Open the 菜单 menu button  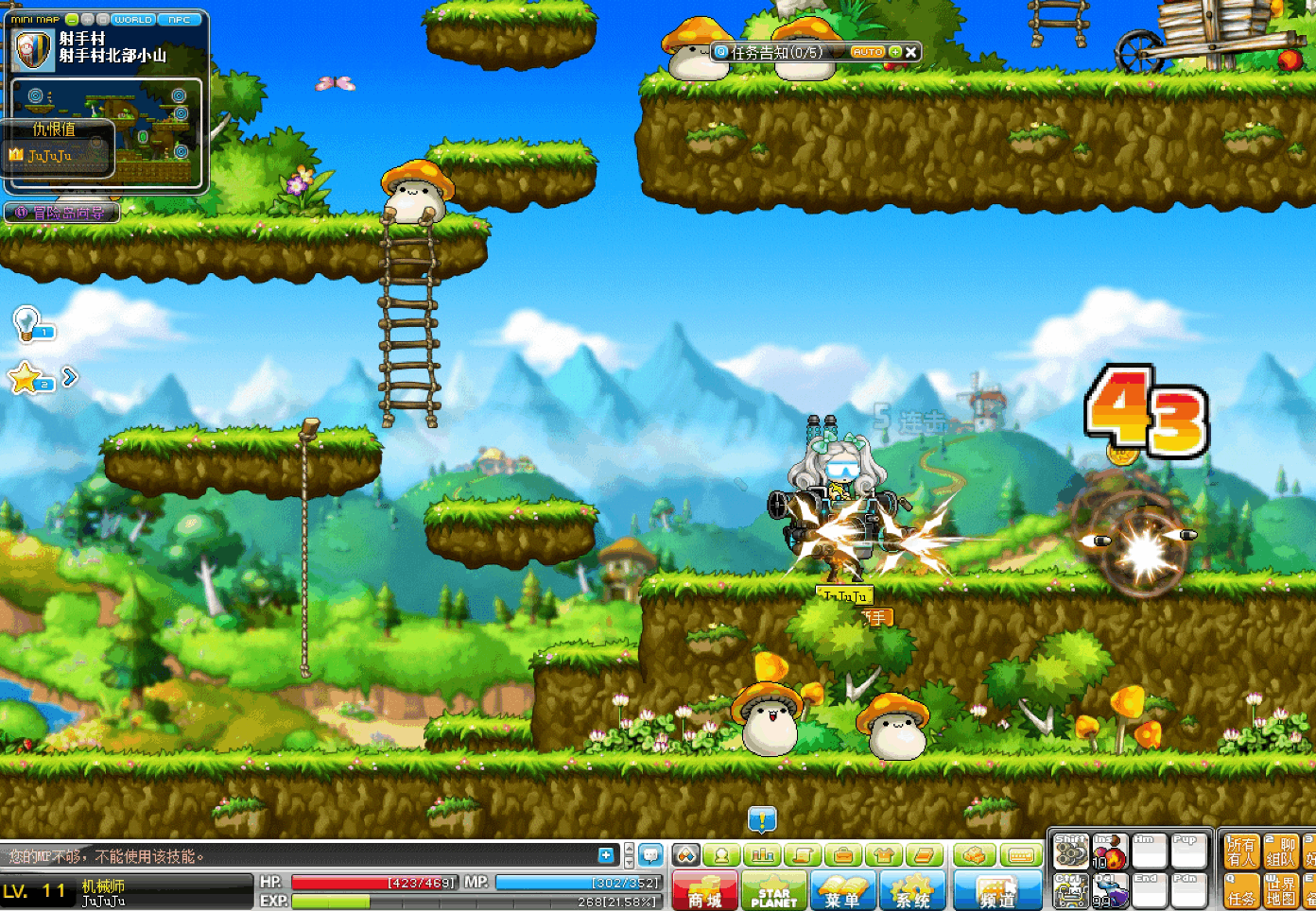click(843, 891)
